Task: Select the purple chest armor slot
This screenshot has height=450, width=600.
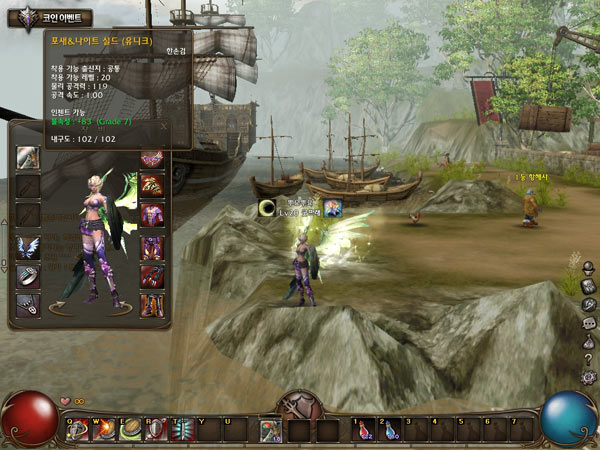Action: click(152, 214)
